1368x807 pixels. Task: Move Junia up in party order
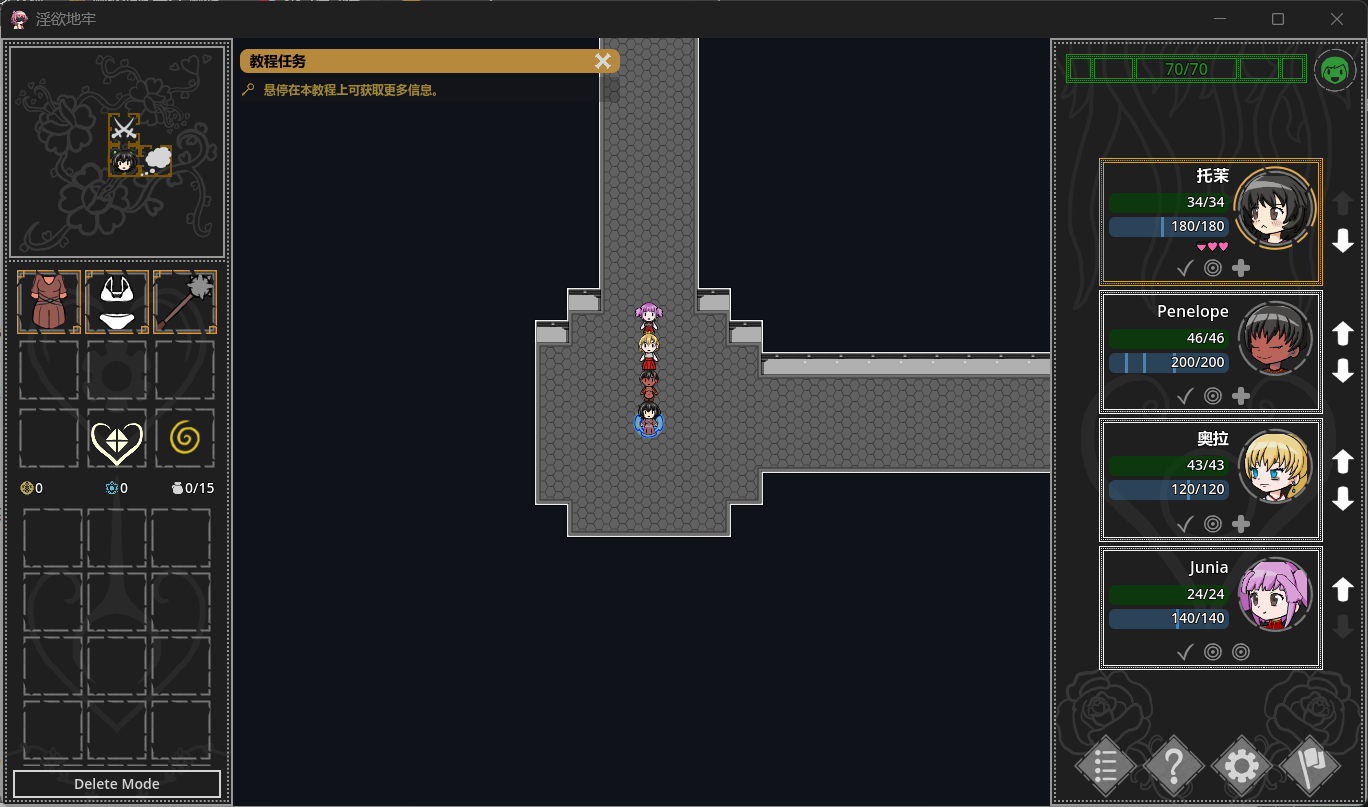click(1343, 589)
